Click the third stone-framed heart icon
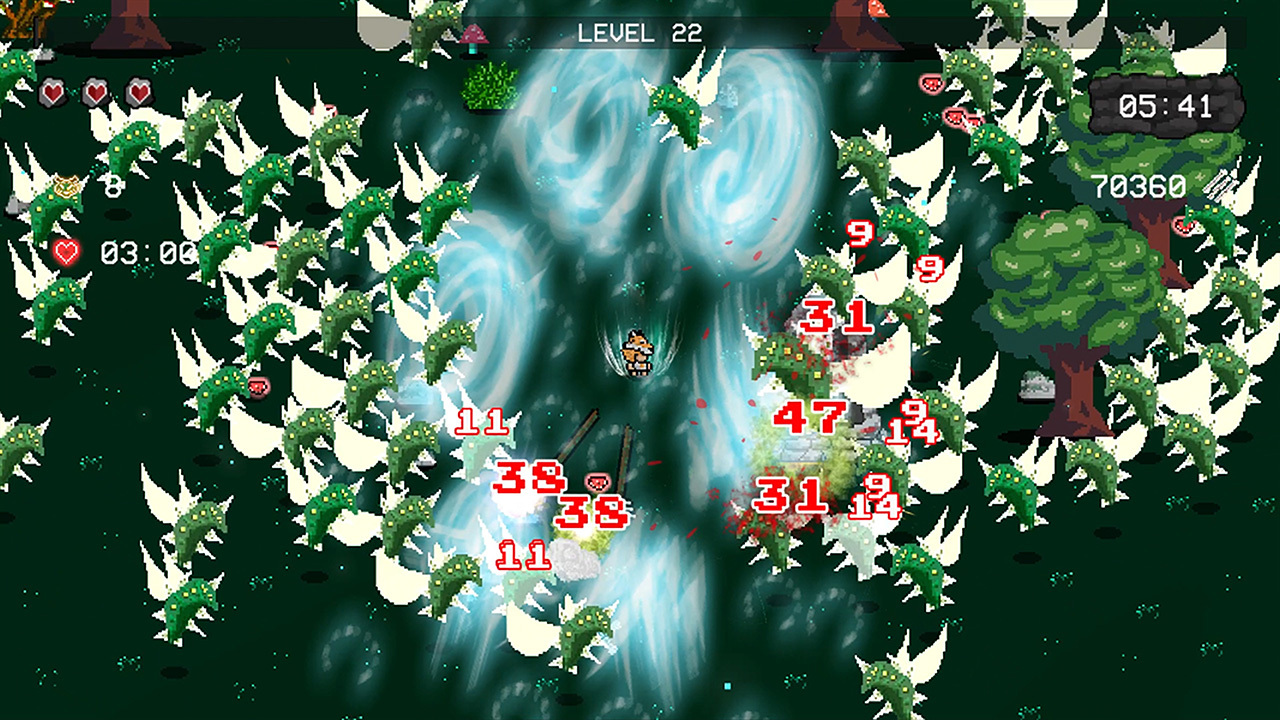The image size is (1280, 720). [x=140, y=92]
